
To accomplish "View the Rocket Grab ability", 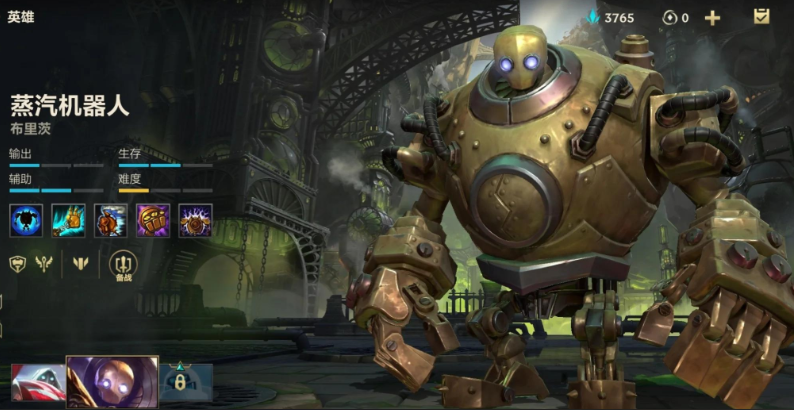I will (69, 220).
